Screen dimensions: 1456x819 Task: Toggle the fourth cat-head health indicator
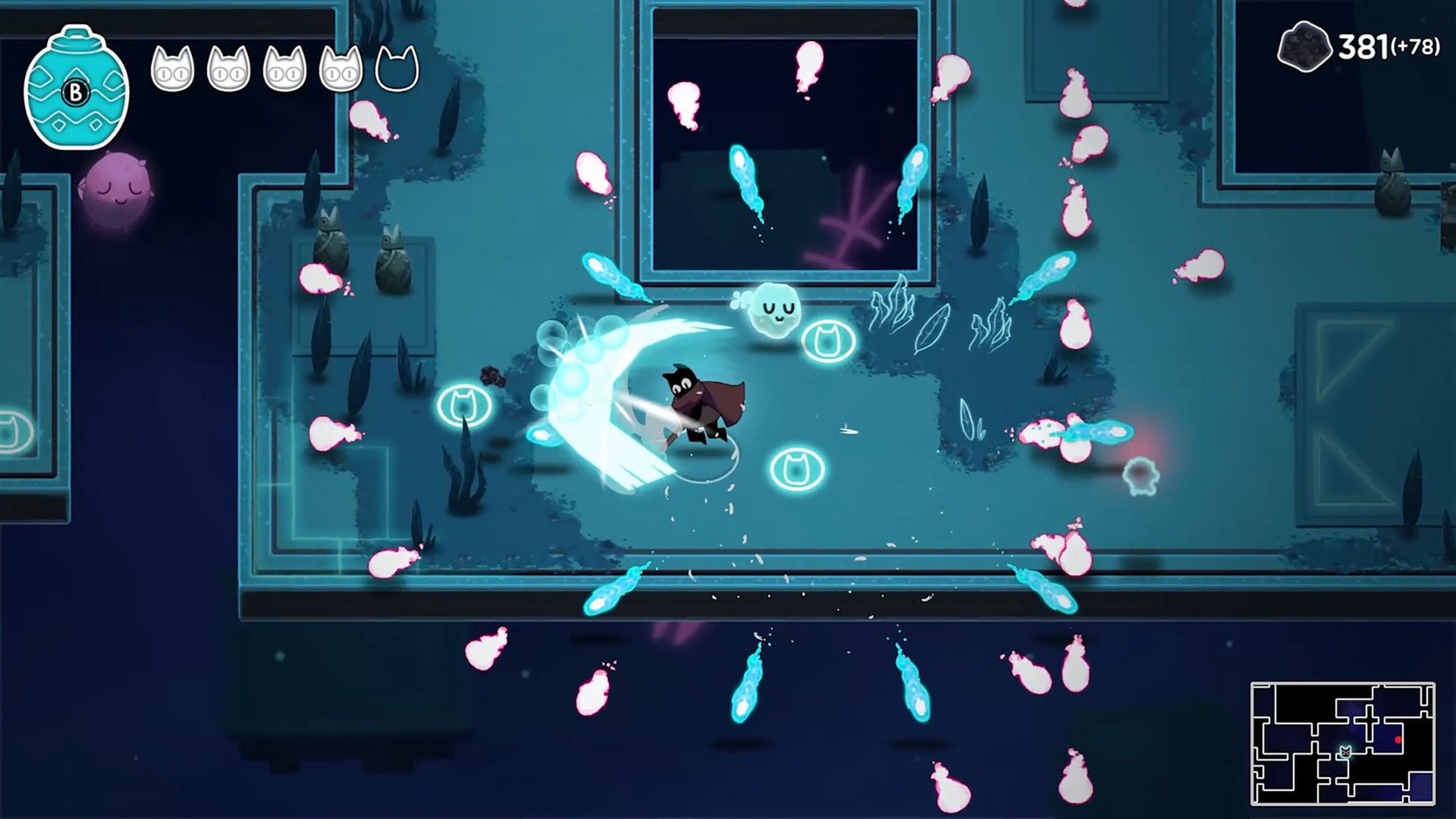(x=341, y=70)
